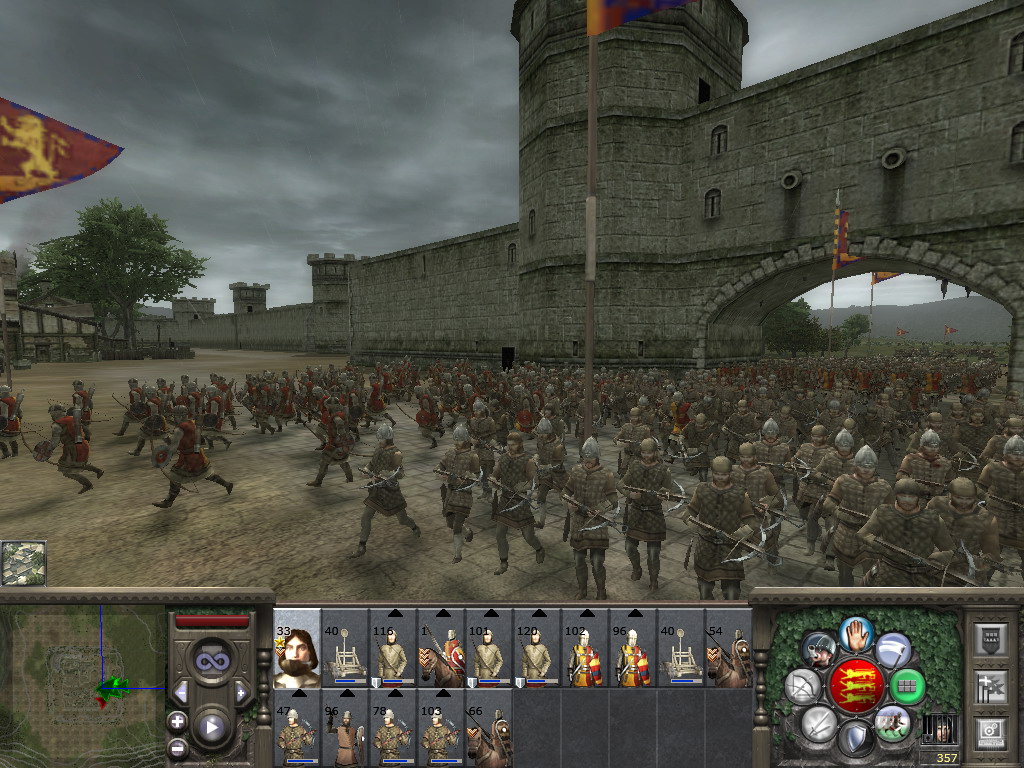The height and width of the screenshot is (768, 1024).
Task: Select the cavalry unit card with 66 men
Action: tap(488, 728)
